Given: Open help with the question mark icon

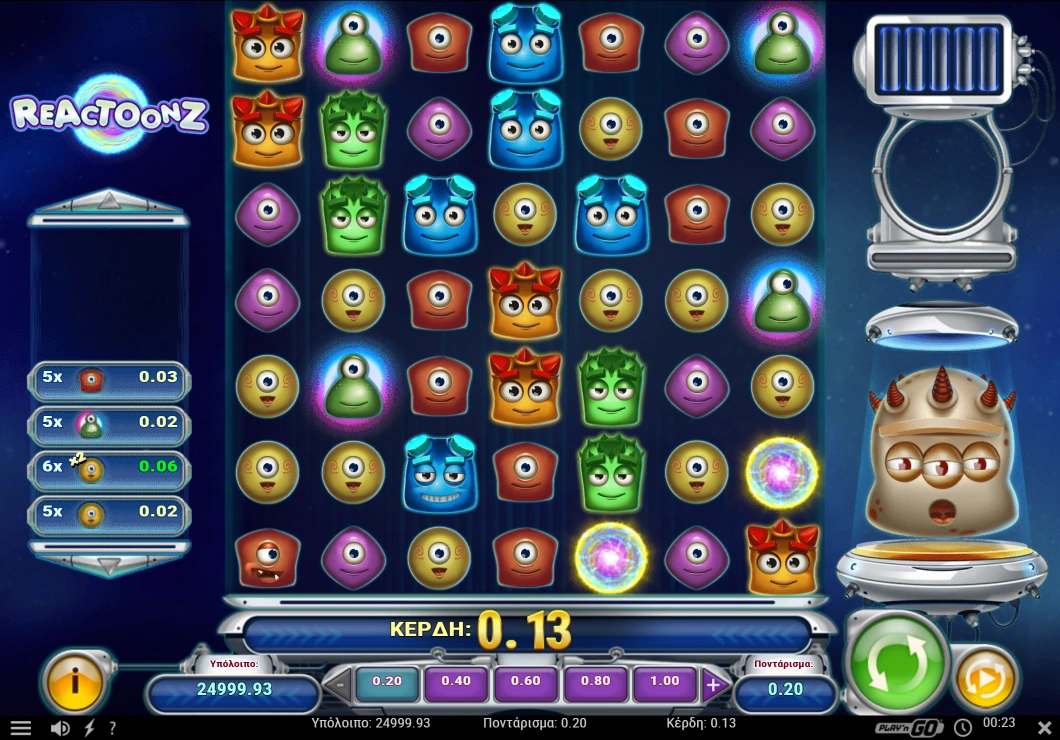Looking at the screenshot, I should point(112,728).
